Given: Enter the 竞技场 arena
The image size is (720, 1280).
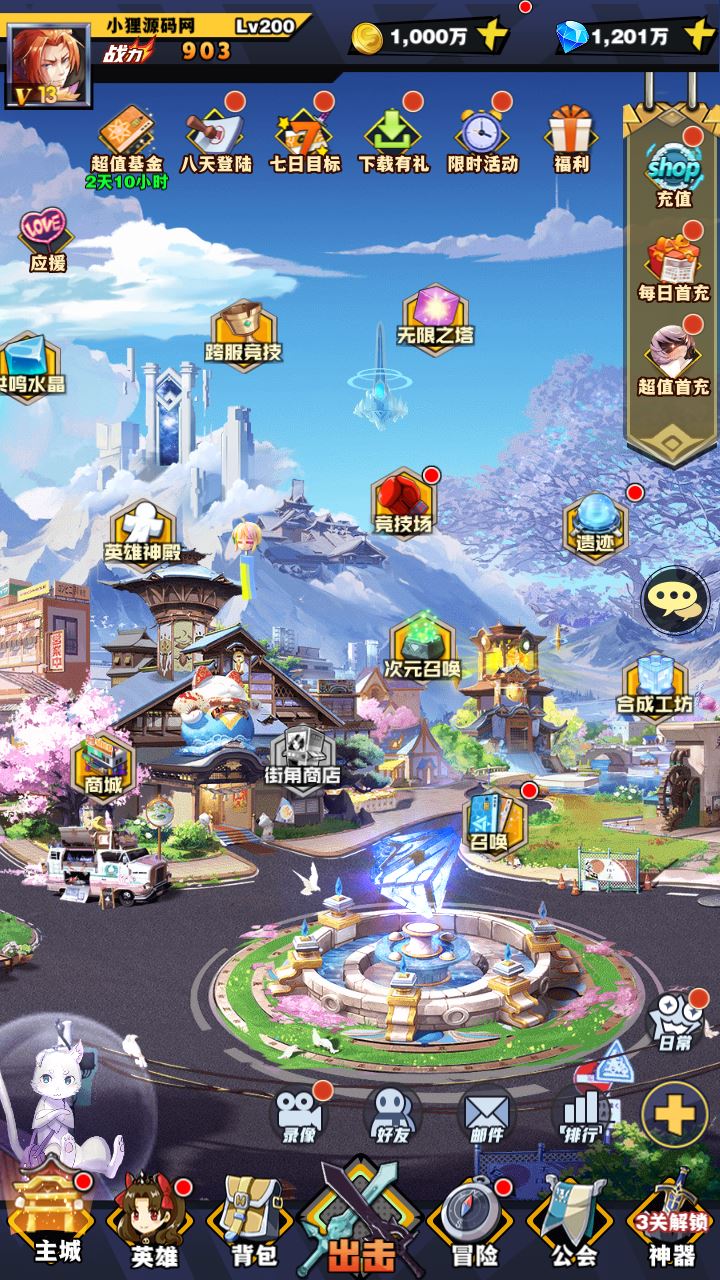Looking at the screenshot, I should (x=404, y=500).
